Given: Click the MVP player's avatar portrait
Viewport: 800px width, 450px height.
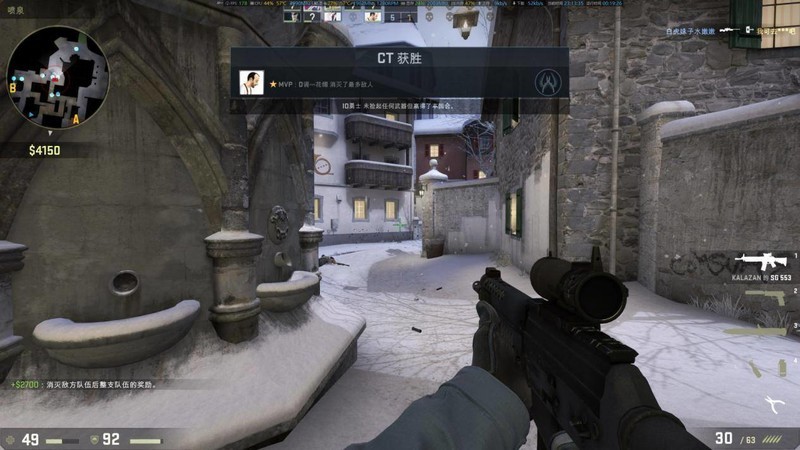Looking at the screenshot, I should click(x=251, y=83).
